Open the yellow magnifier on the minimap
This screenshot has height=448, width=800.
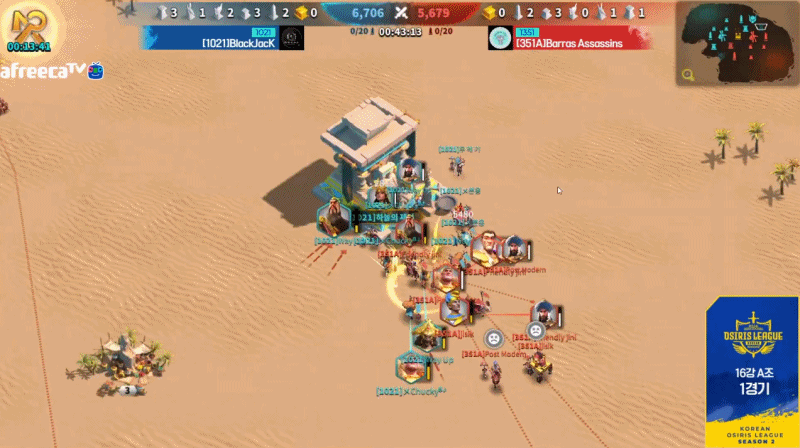tap(688, 74)
